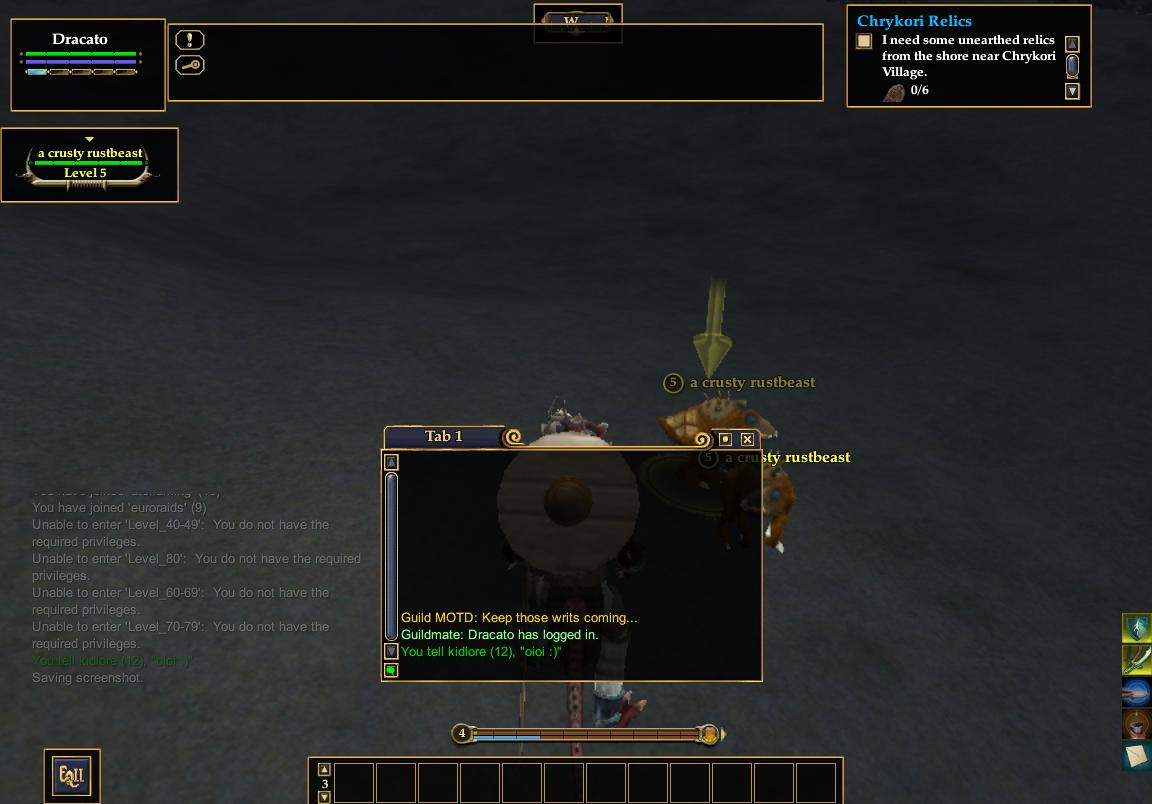The height and width of the screenshot is (804, 1152).
Task: Click the chat window's scroll-down arrow
Action: (391, 651)
